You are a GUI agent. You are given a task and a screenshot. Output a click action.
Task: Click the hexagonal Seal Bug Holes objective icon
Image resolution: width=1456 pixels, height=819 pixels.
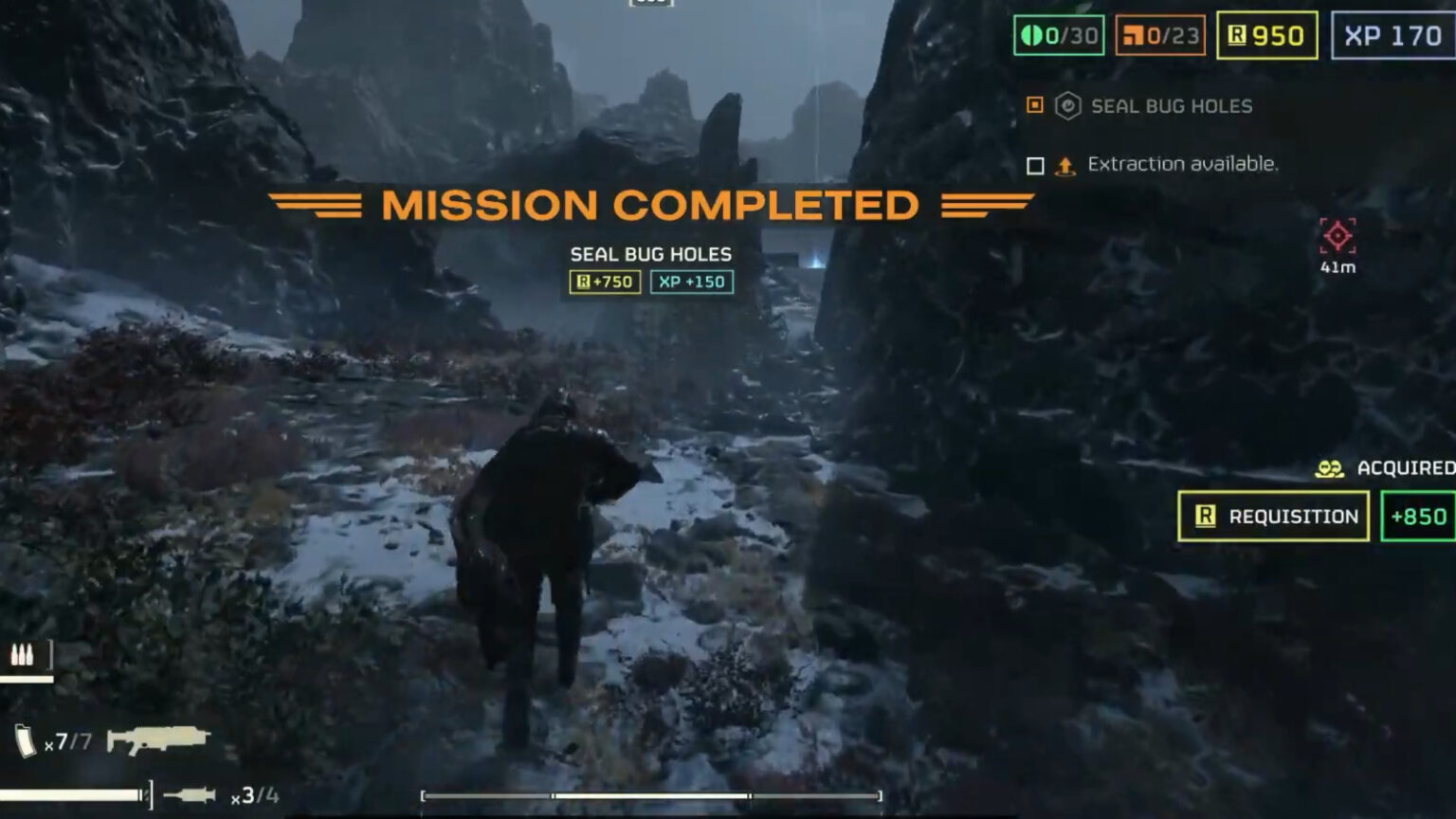[x=1069, y=106]
